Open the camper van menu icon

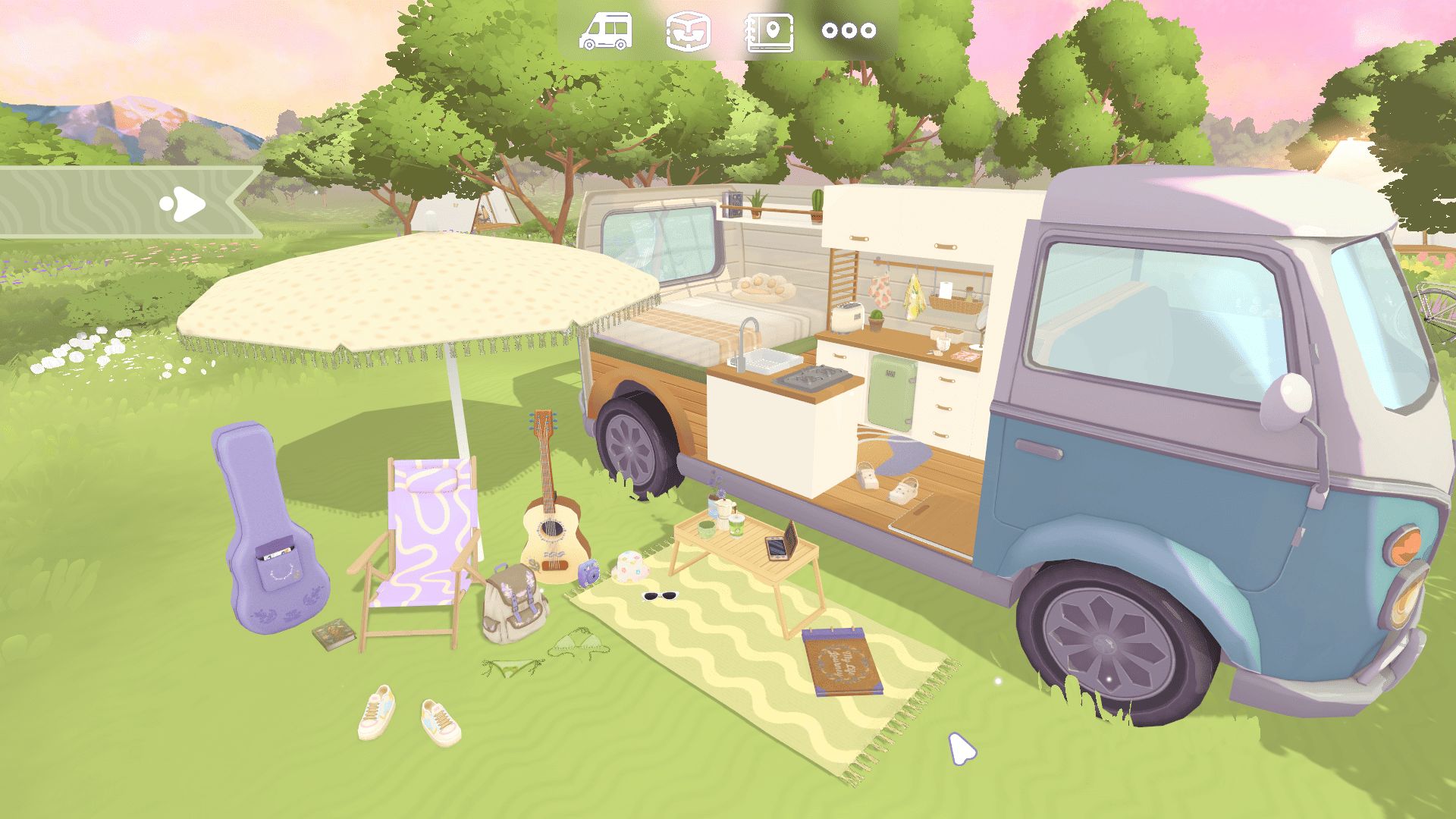tap(605, 32)
